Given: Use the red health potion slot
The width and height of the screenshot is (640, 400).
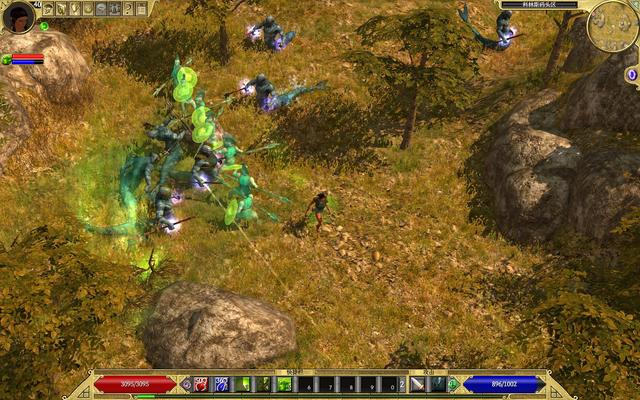Looking at the screenshot, I should (x=201, y=384).
